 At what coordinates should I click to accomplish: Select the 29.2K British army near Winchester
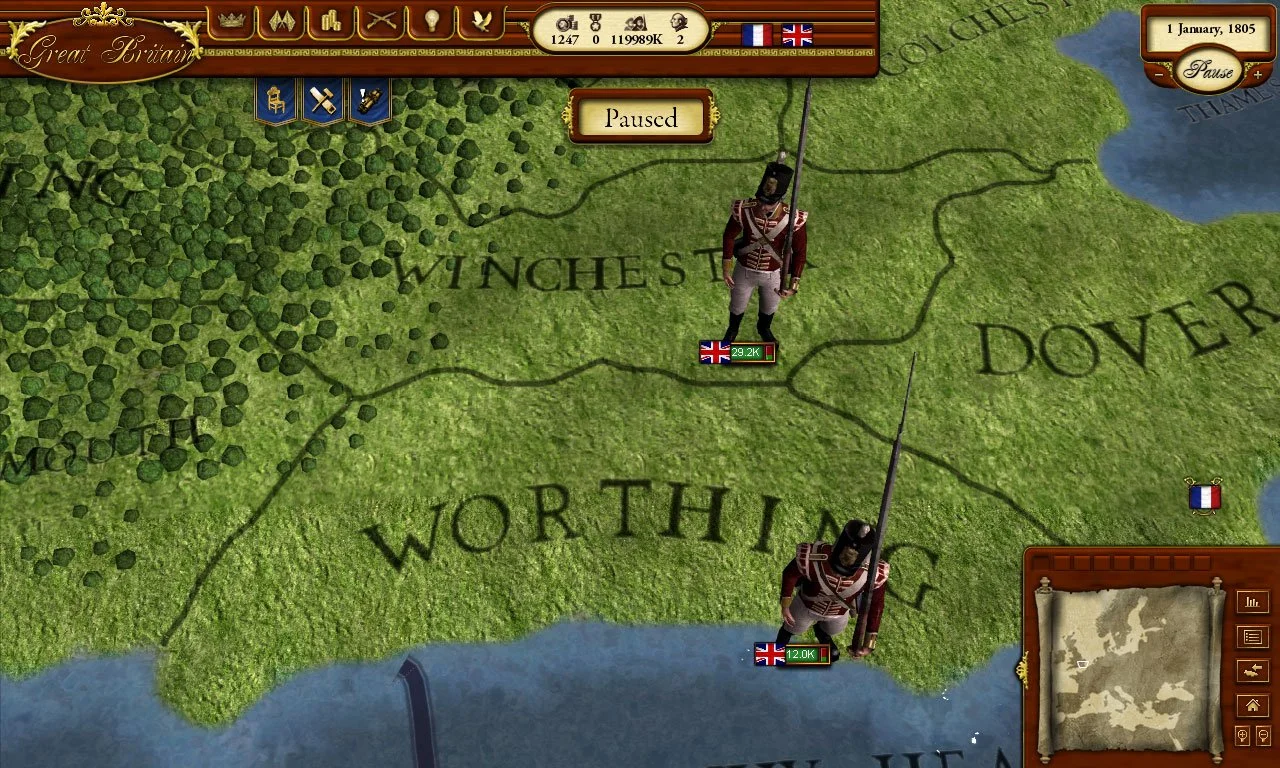(x=737, y=352)
